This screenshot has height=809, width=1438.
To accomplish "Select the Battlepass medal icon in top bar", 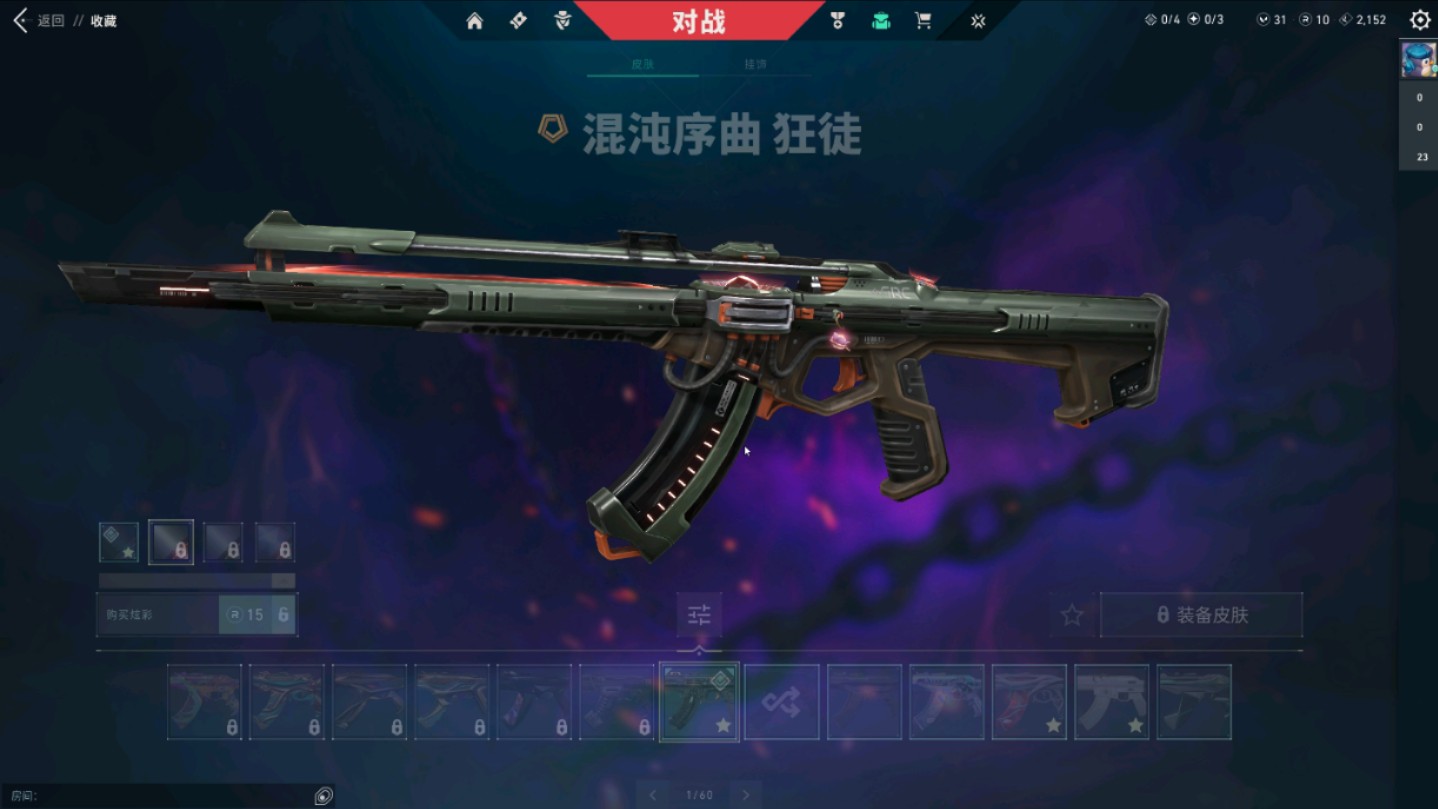I will pos(839,19).
